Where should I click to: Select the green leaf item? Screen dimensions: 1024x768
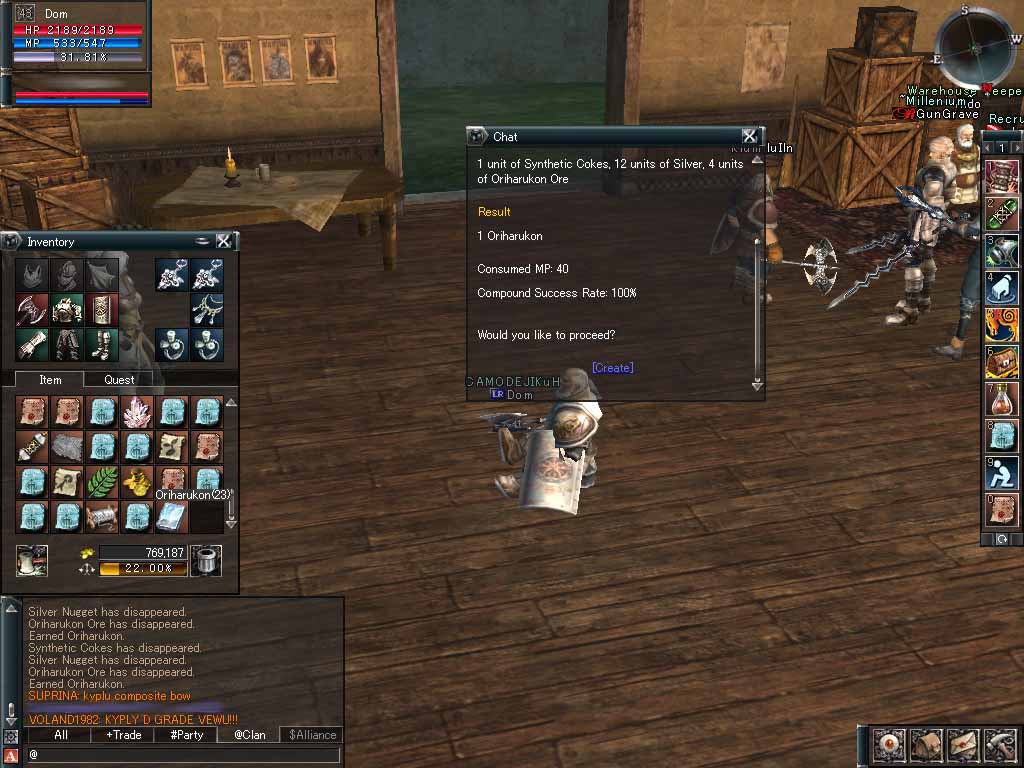coord(102,482)
